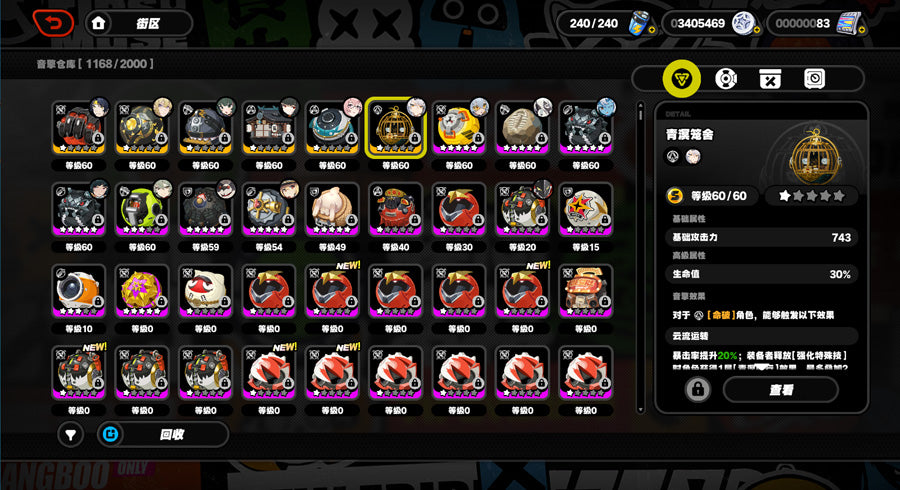Open the filter funnel button
900x490 pixels.
point(70,434)
